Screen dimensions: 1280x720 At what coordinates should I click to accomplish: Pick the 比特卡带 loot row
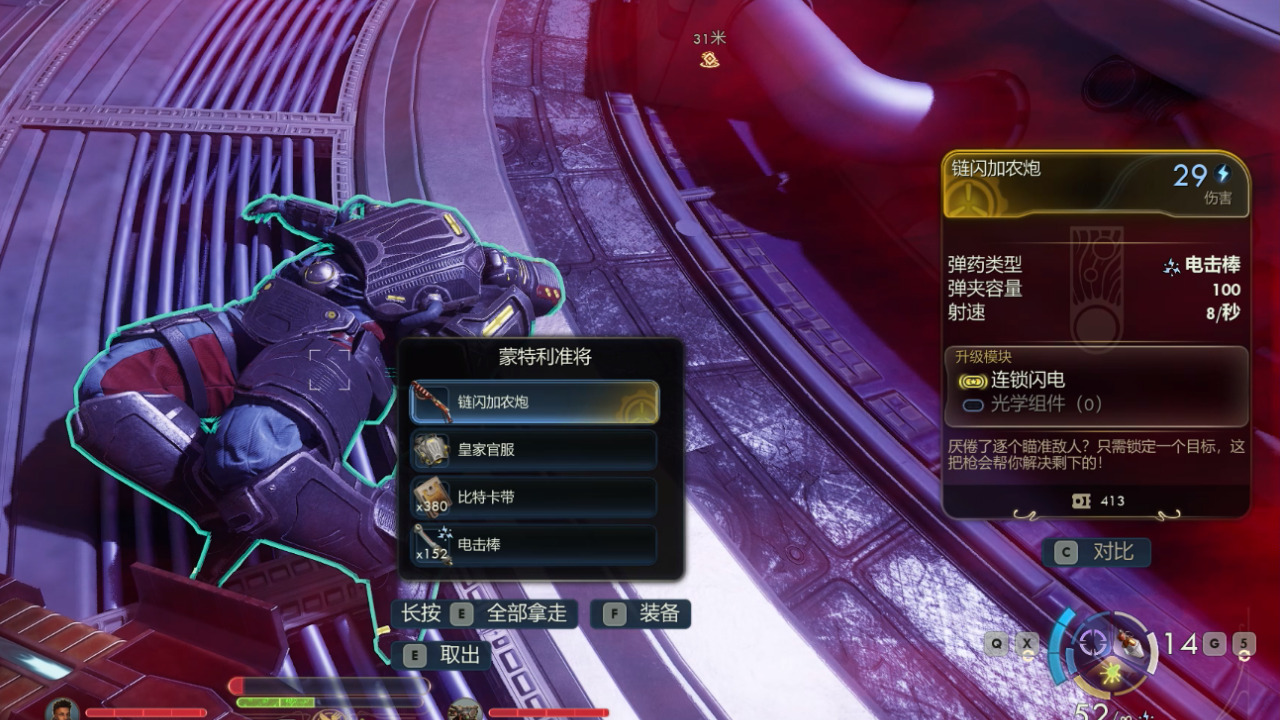(534, 497)
